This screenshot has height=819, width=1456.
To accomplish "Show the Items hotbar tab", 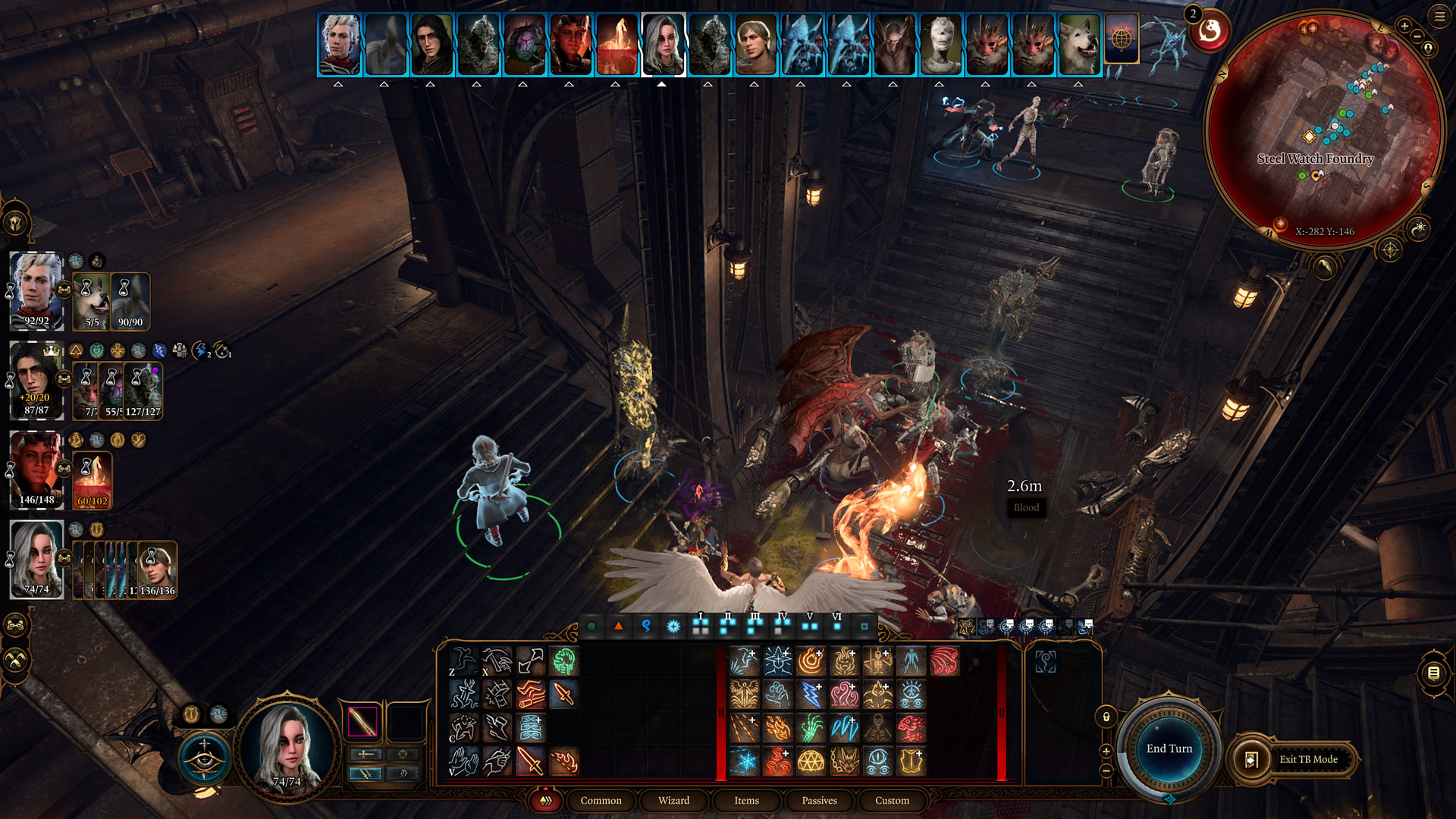I will coord(746,801).
